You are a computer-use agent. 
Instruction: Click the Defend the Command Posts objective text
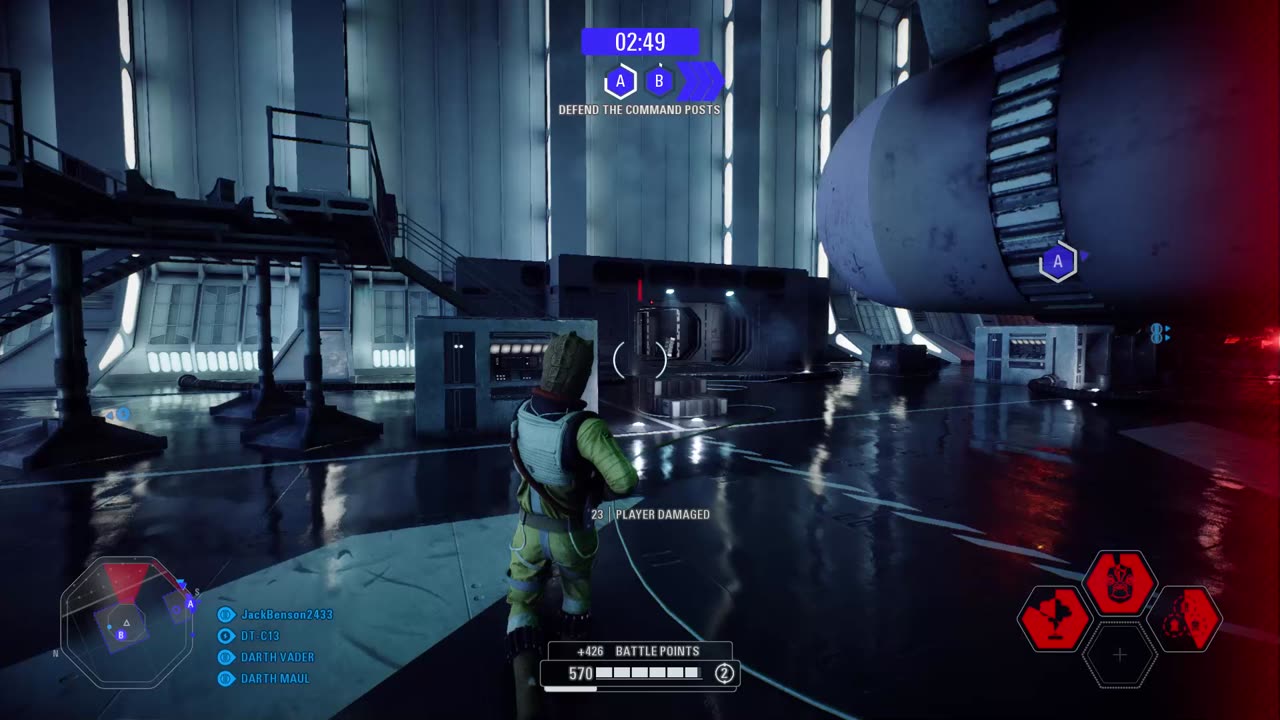[639, 110]
